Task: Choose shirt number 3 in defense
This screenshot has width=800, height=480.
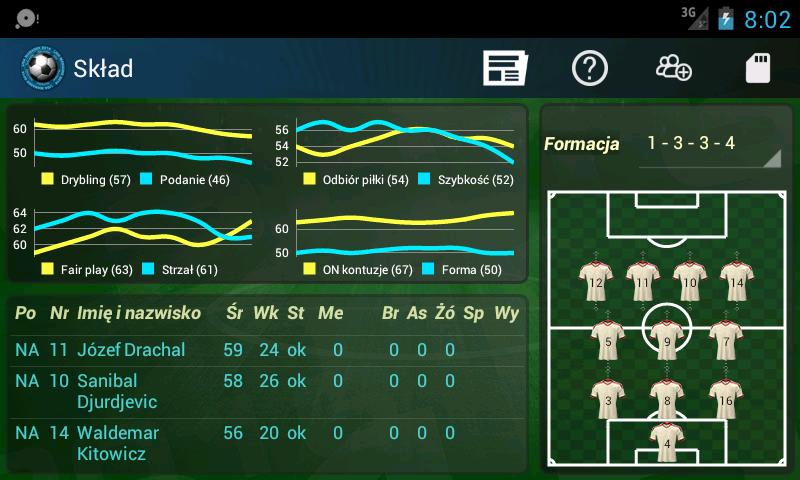Action: click(x=607, y=399)
